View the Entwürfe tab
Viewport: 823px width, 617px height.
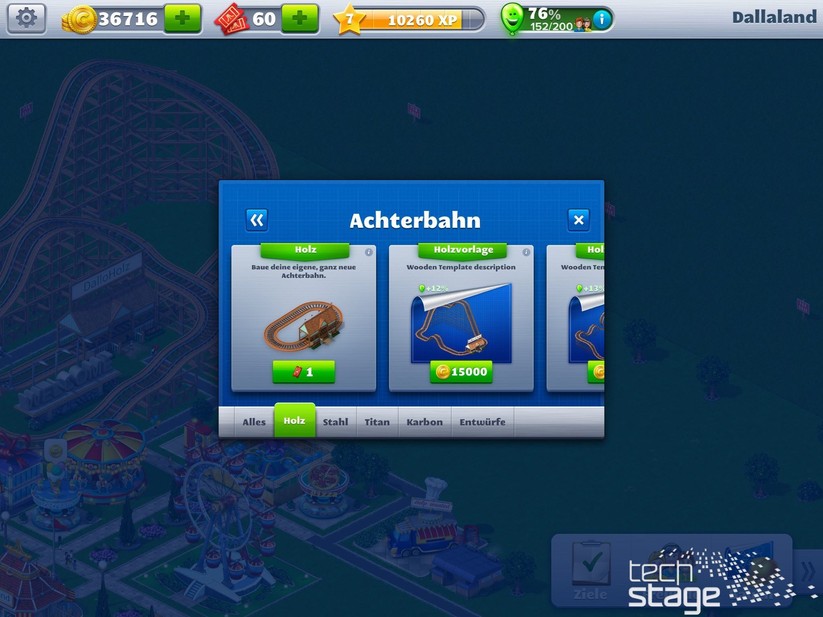tap(482, 422)
